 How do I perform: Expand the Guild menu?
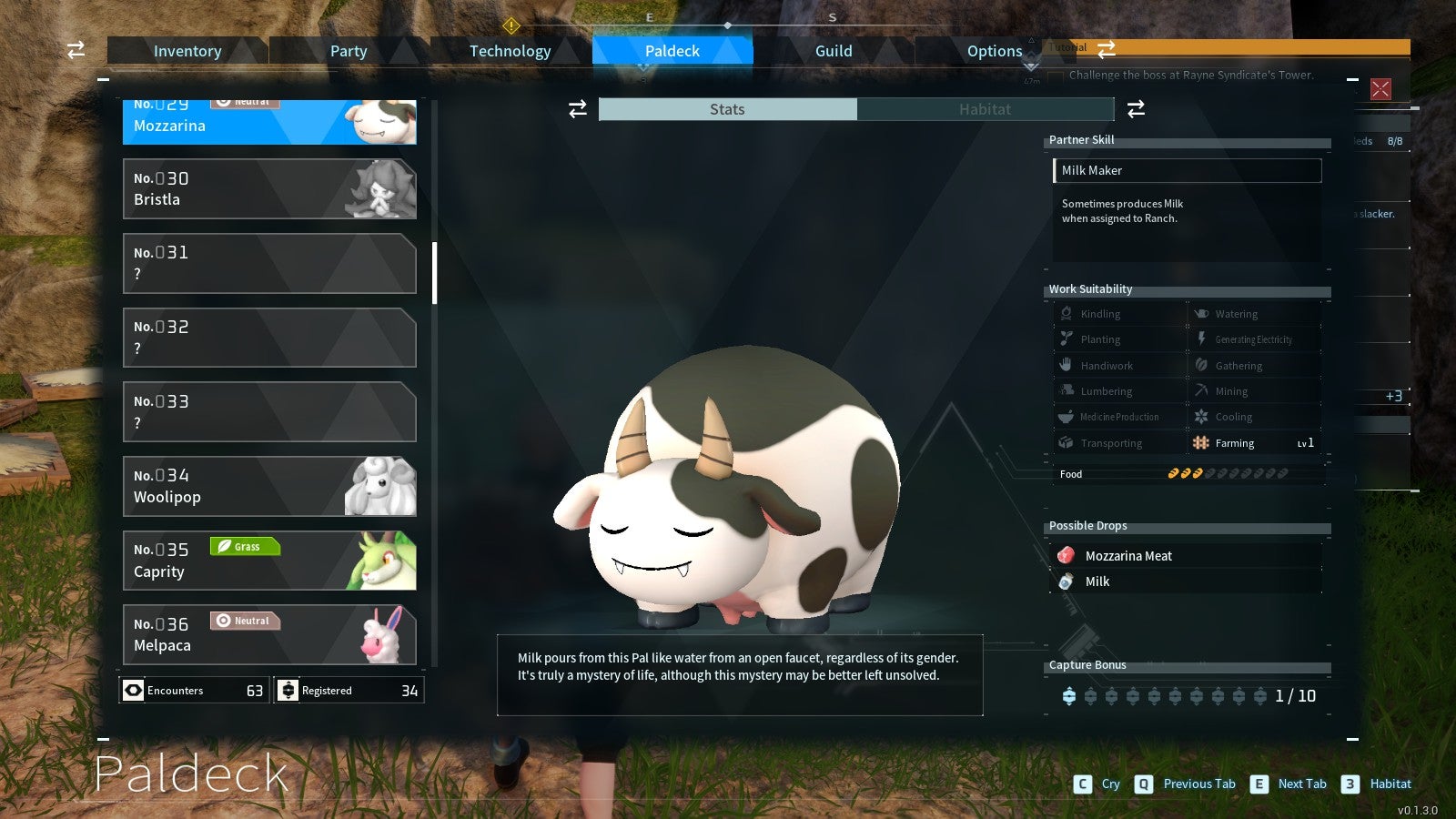click(x=833, y=51)
